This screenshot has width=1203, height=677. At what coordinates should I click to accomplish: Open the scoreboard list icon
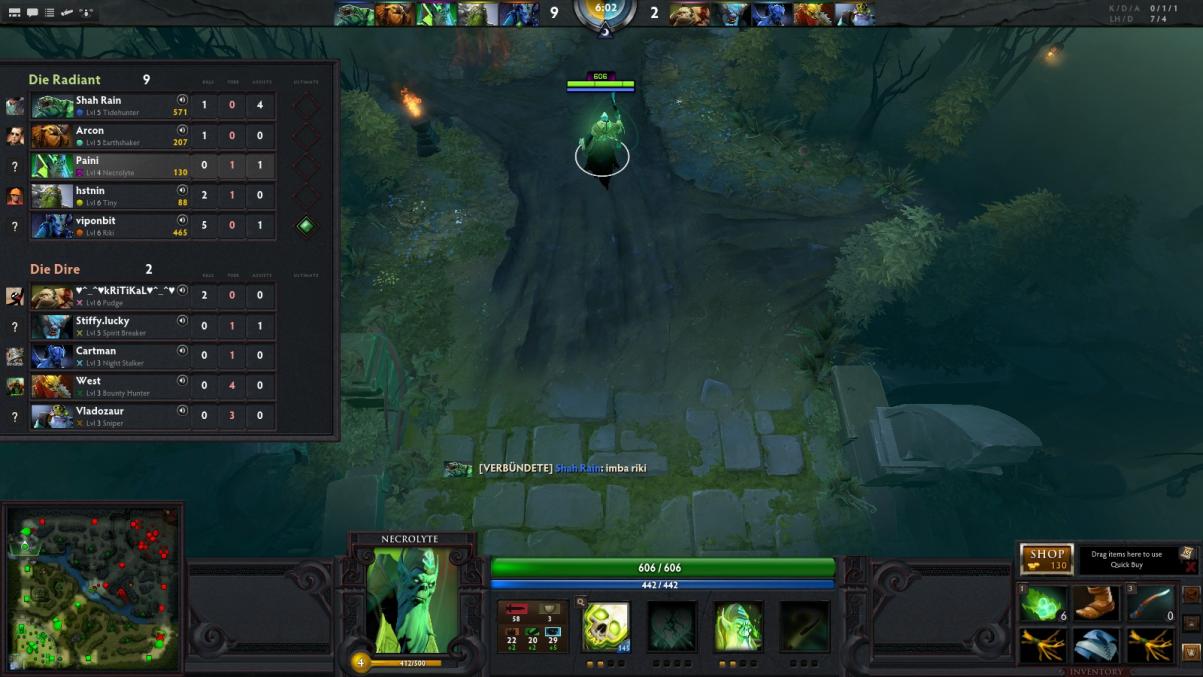[x=49, y=13]
